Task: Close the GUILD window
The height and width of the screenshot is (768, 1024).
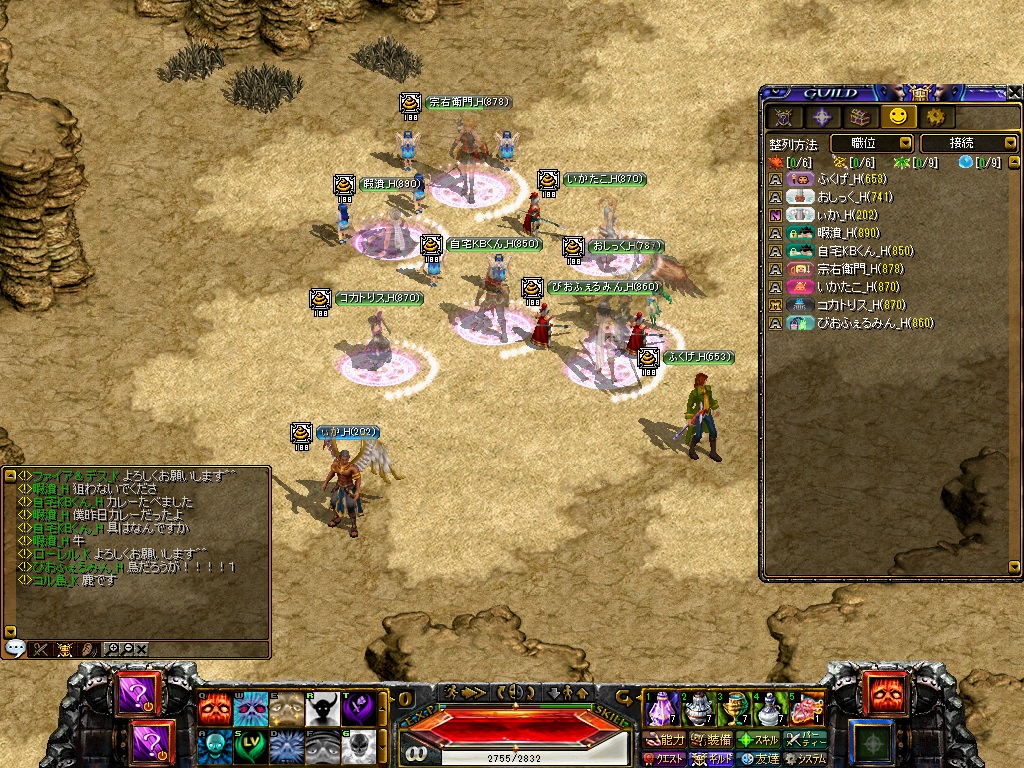Action: tap(1014, 93)
